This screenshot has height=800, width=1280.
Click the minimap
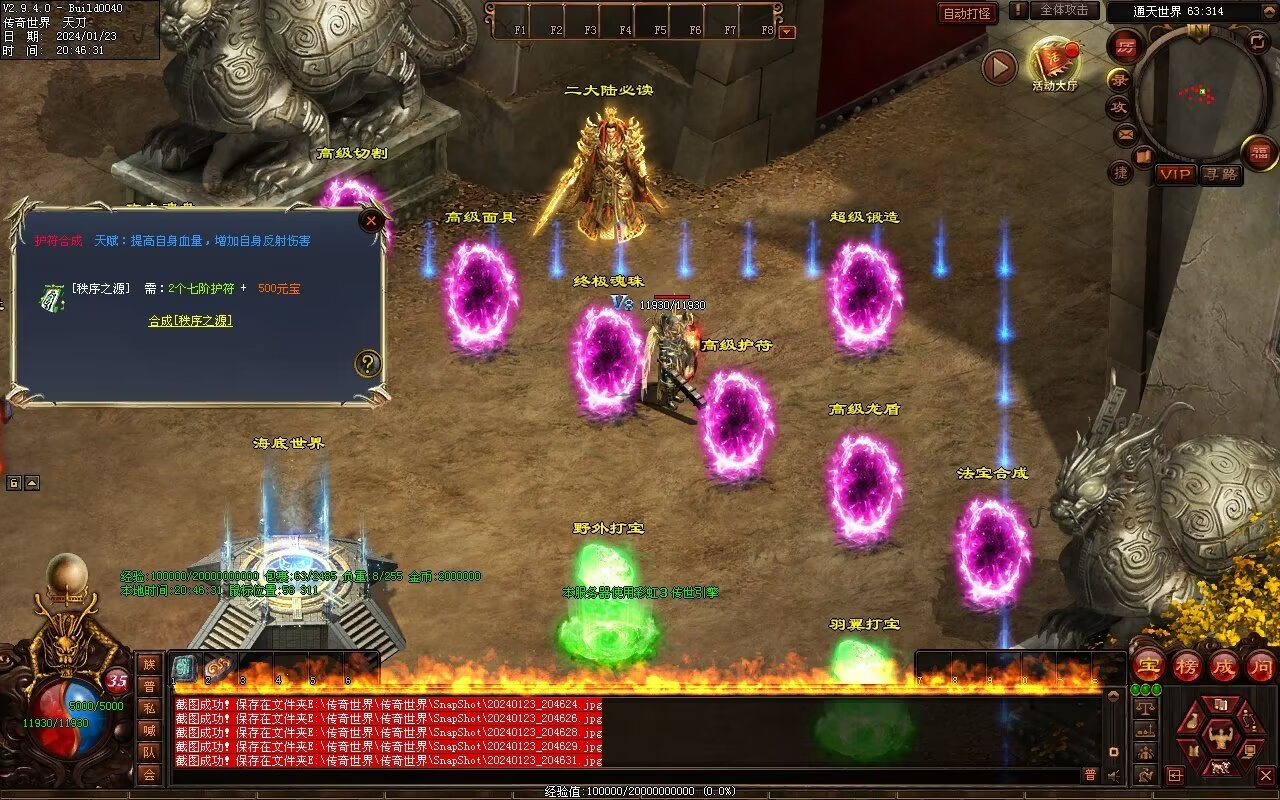1200,93
